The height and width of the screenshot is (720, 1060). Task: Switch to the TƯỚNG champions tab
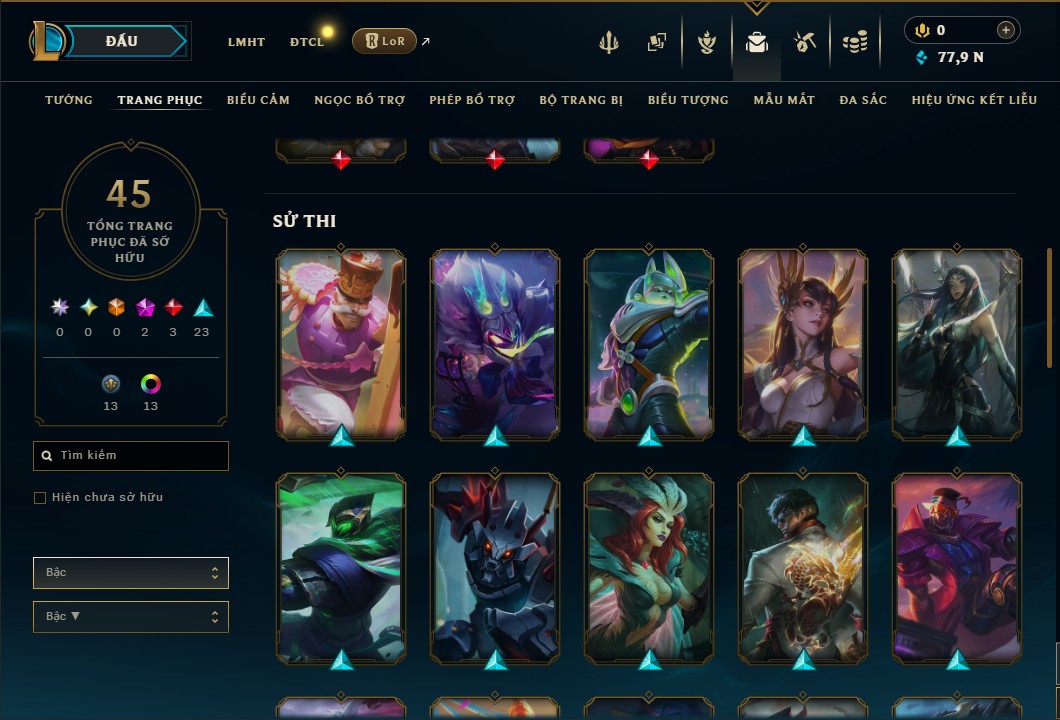pyautogui.click(x=69, y=100)
